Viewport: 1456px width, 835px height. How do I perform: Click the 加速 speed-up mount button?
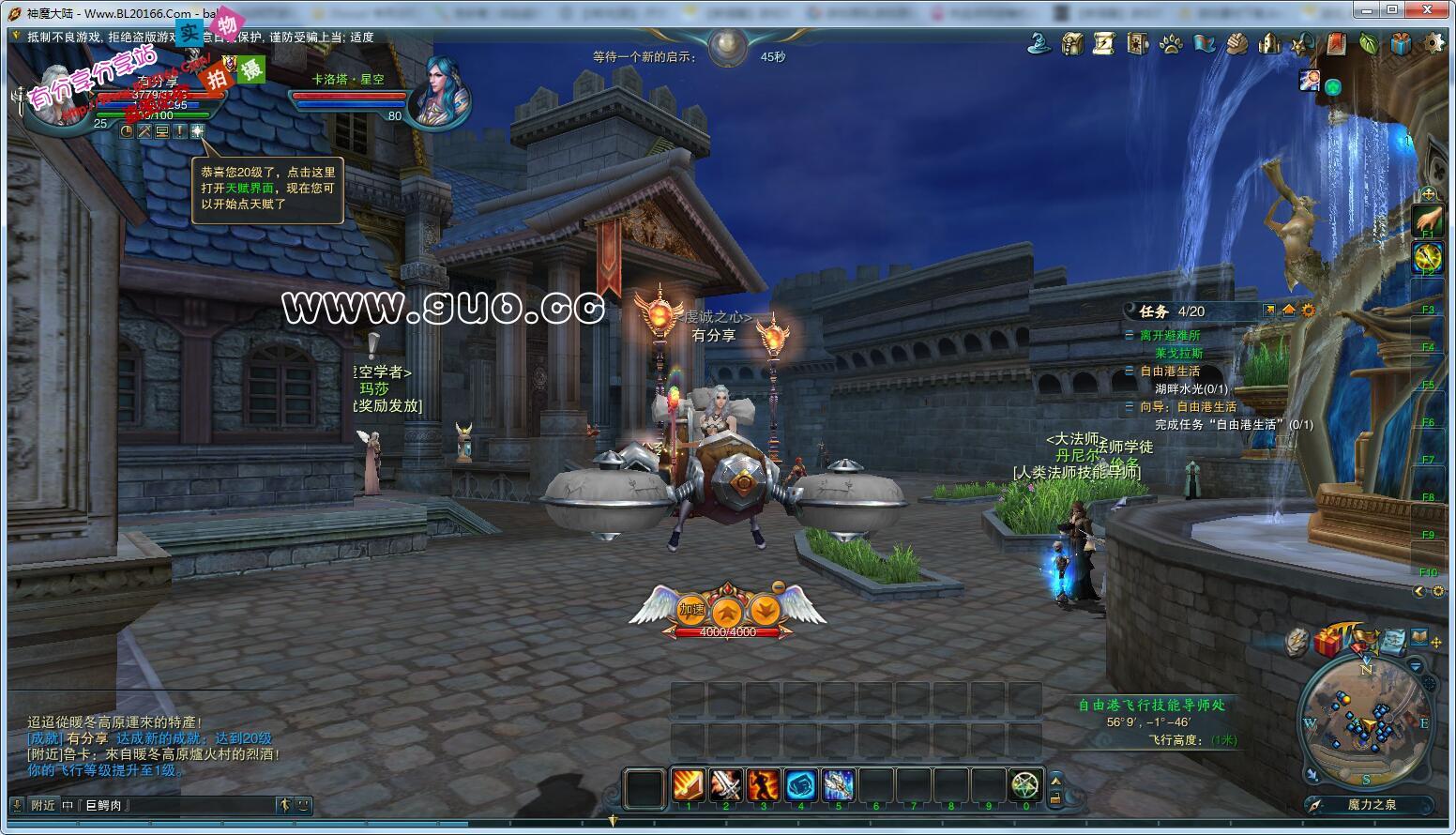click(692, 610)
